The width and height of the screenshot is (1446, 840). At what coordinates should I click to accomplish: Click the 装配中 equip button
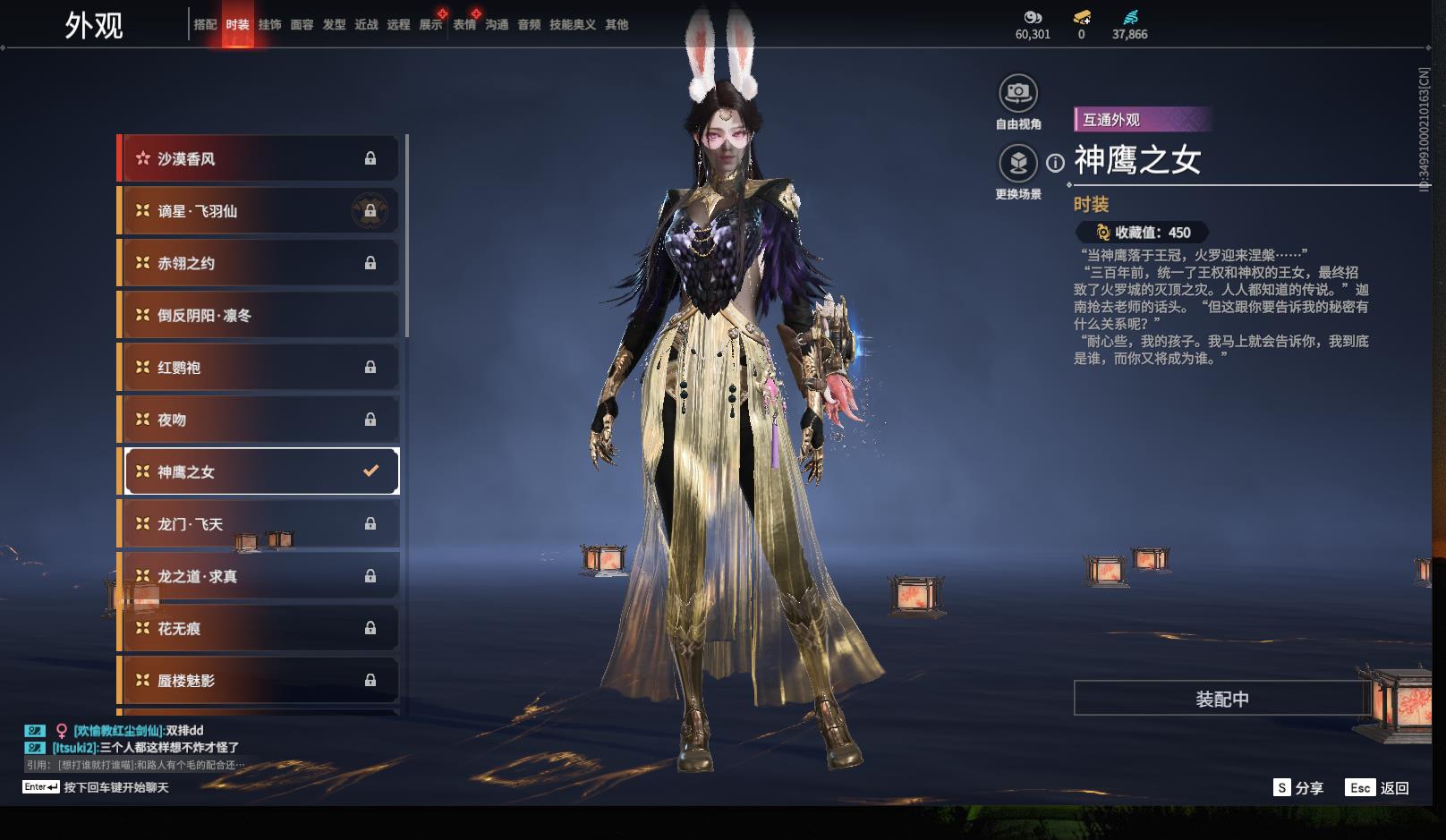[x=1222, y=699]
